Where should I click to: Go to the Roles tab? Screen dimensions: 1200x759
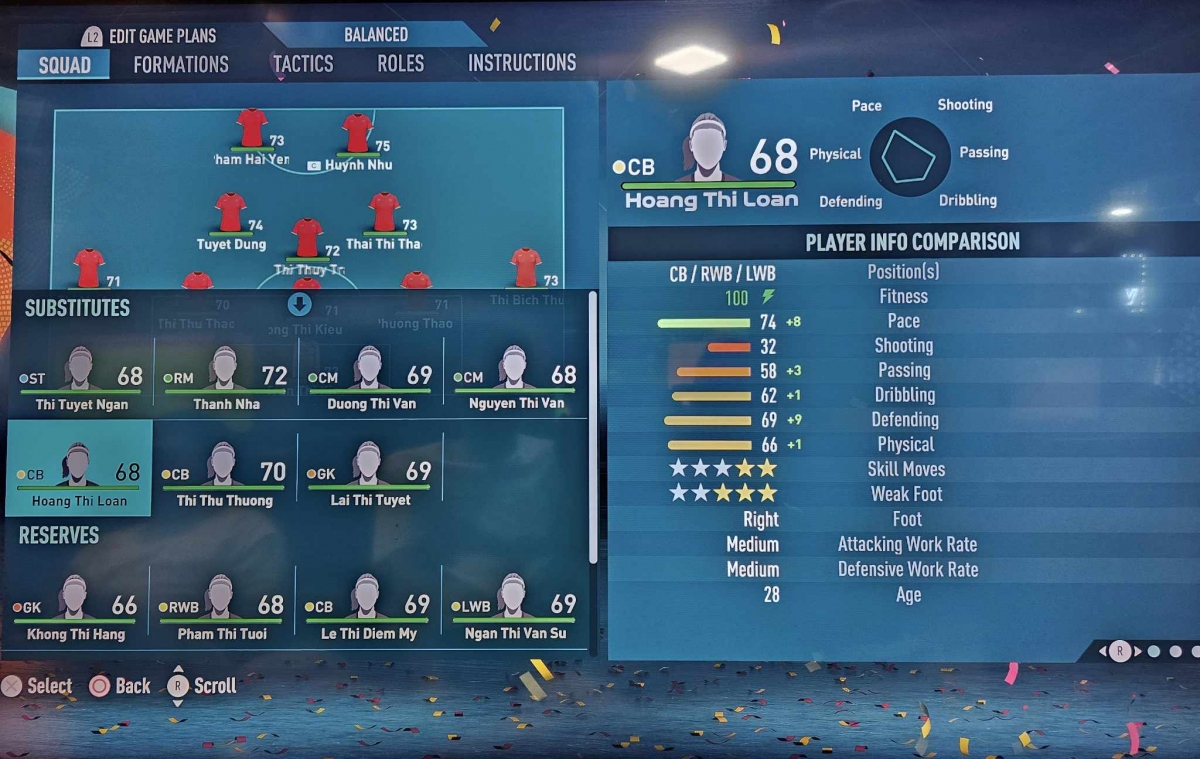[x=401, y=63]
